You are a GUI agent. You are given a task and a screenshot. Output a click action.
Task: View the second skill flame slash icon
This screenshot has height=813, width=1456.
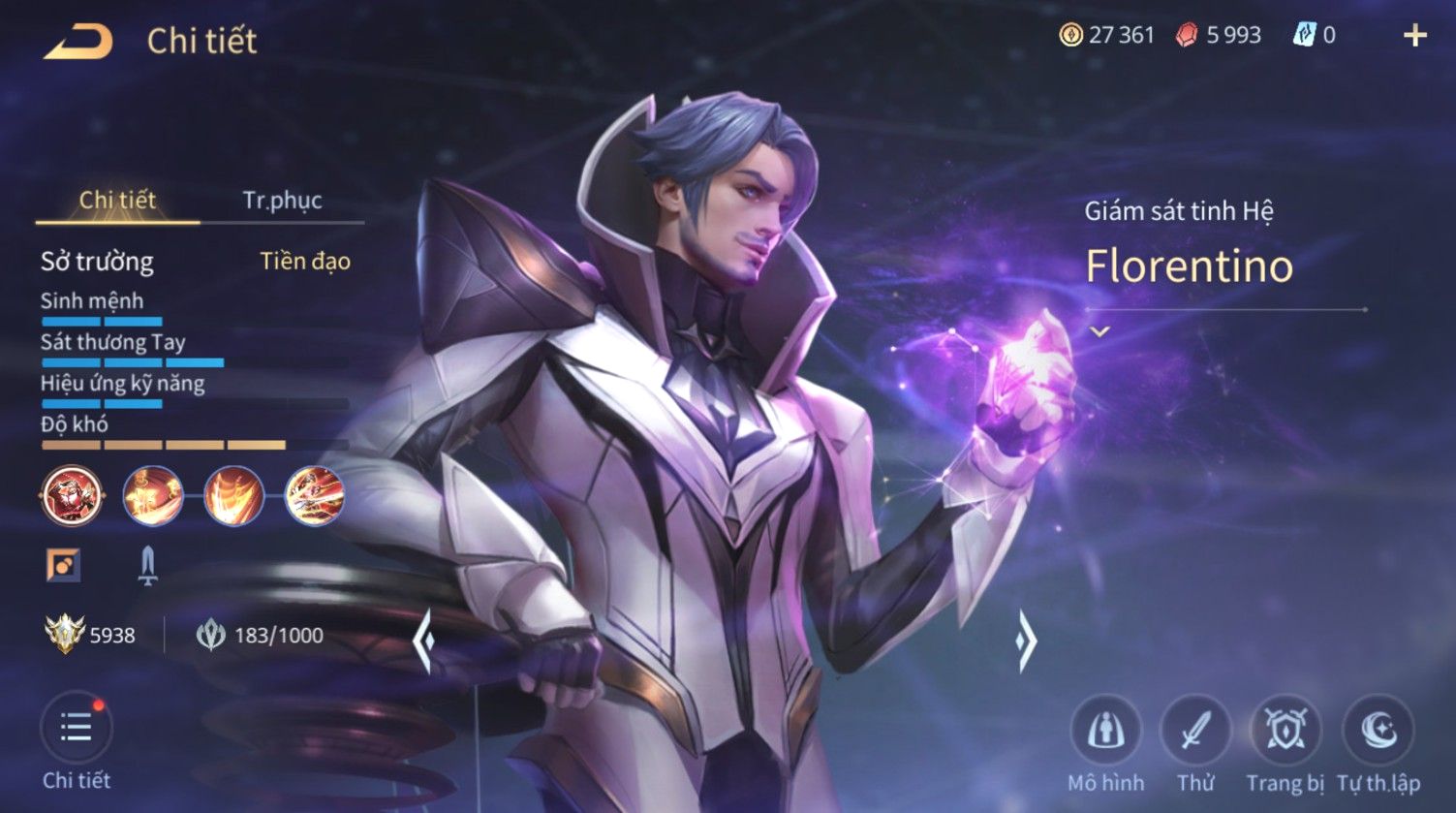(233, 495)
